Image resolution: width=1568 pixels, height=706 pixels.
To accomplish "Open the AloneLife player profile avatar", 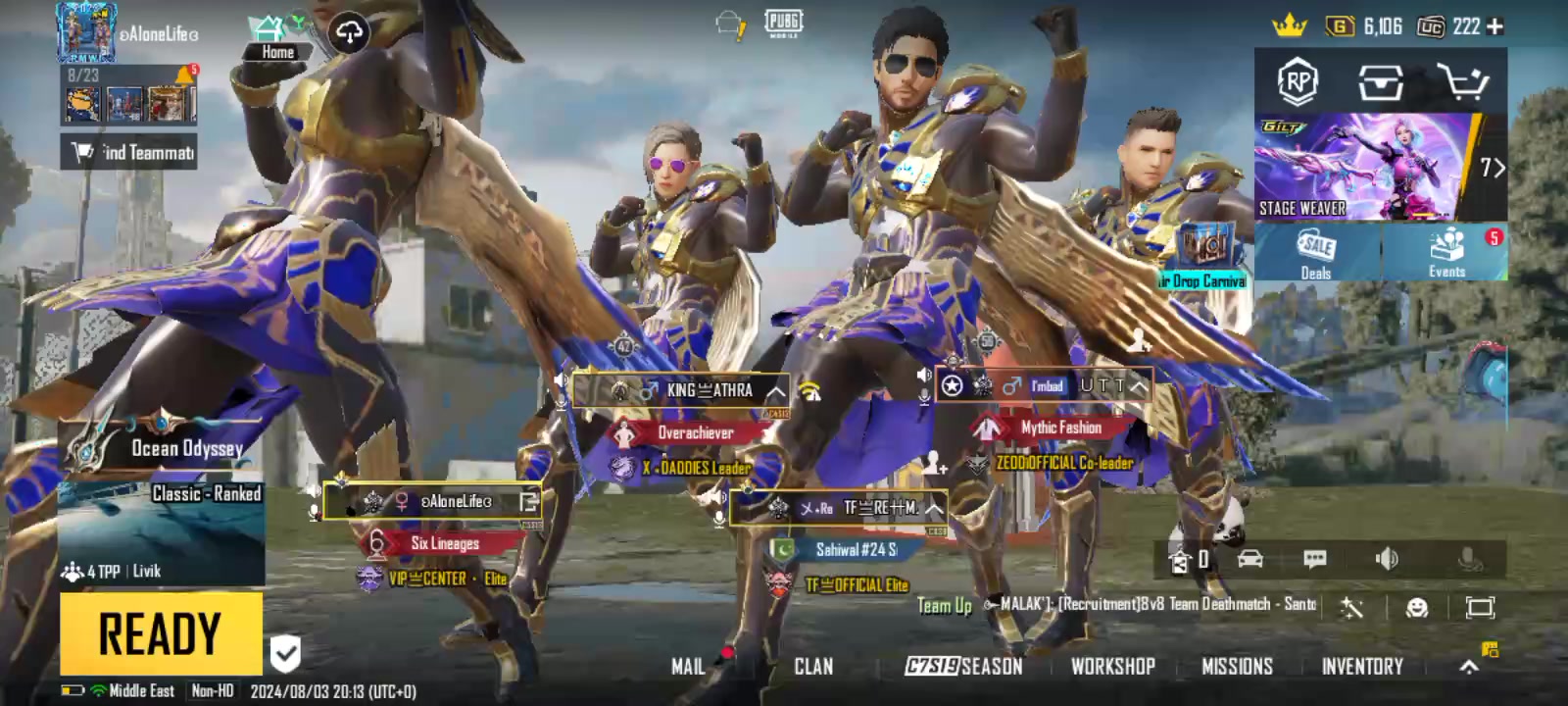I will tap(86, 31).
